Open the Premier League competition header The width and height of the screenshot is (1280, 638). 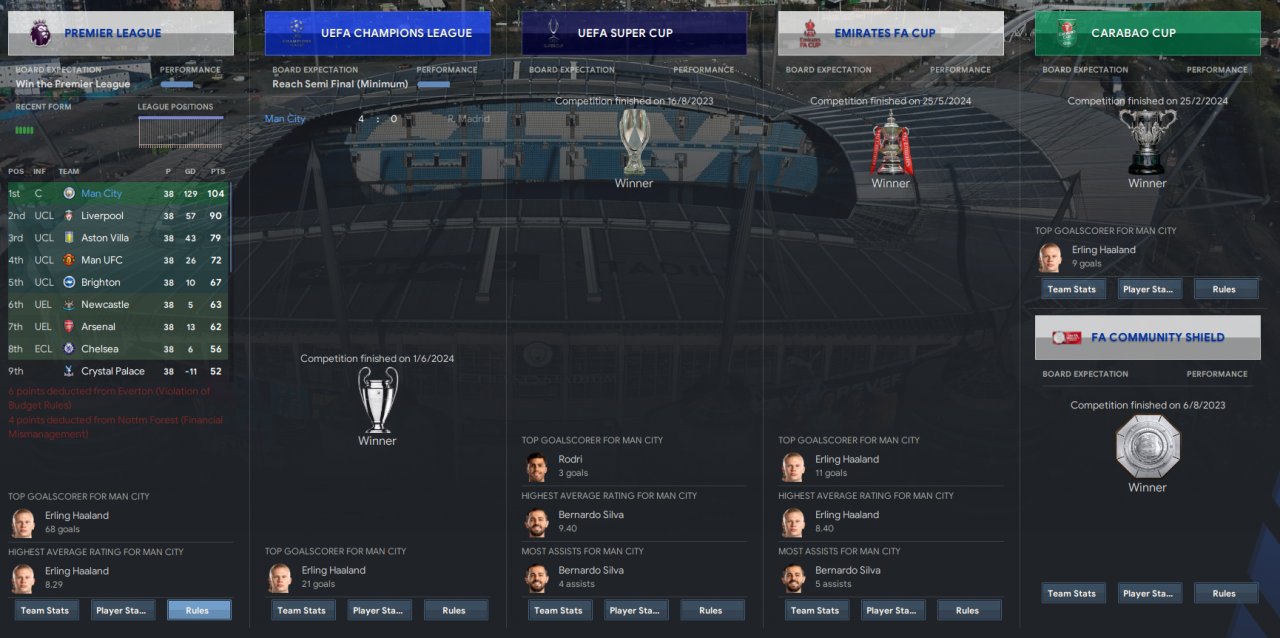121,33
